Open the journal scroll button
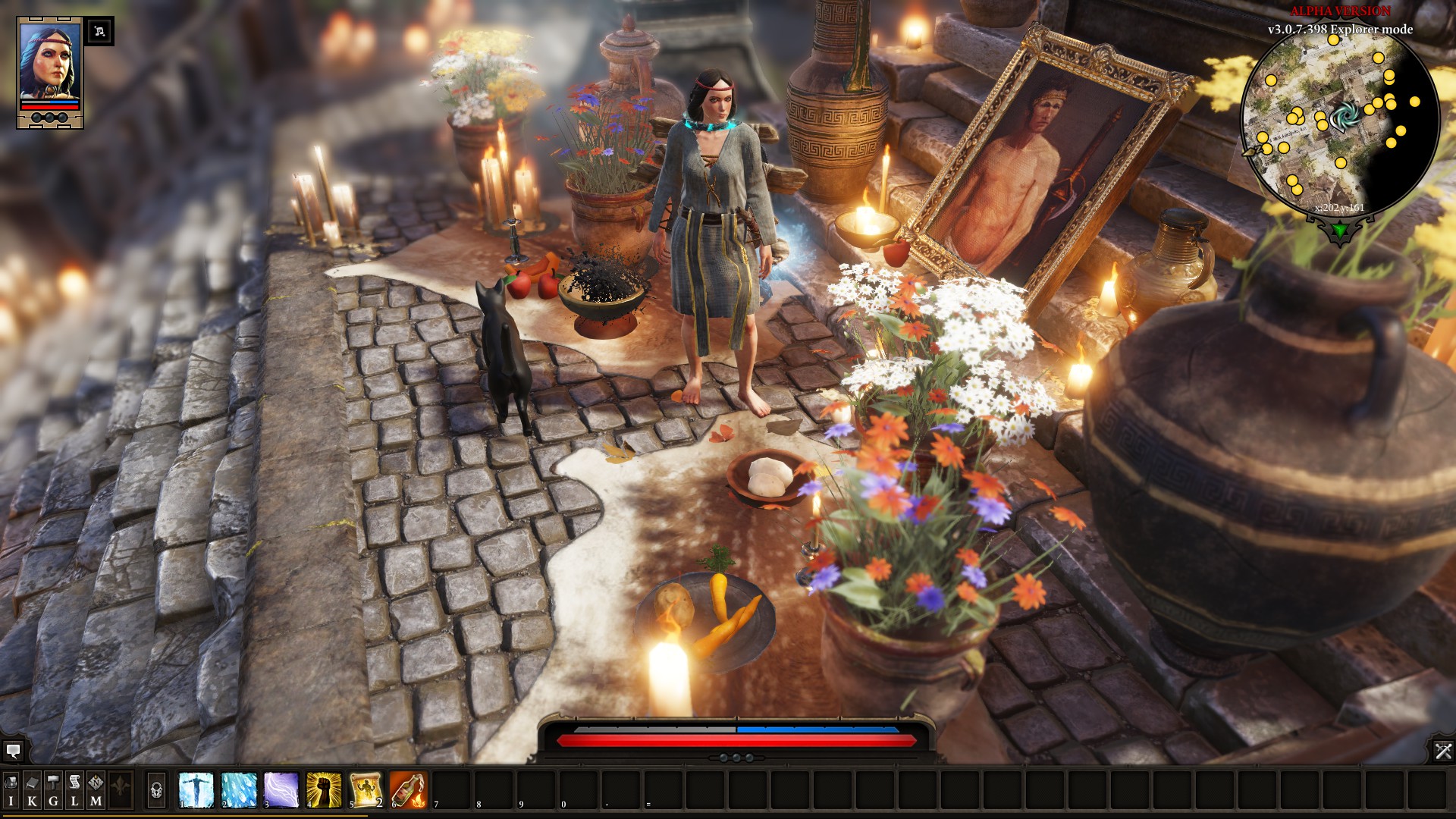Screen dimensions: 1456x819 [x=74, y=789]
